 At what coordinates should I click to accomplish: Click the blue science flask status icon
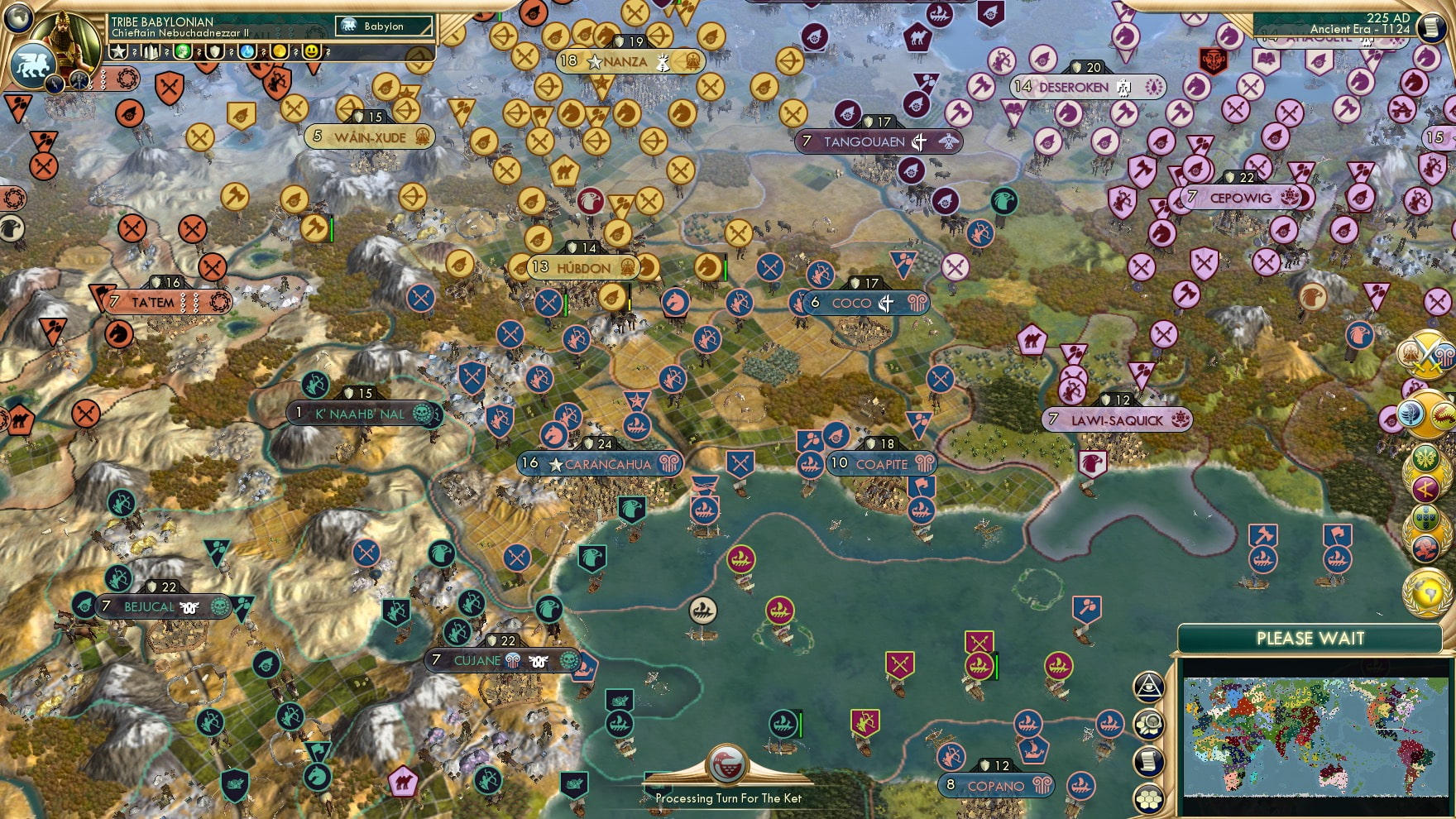pyautogui.click(x=246, y=51)
